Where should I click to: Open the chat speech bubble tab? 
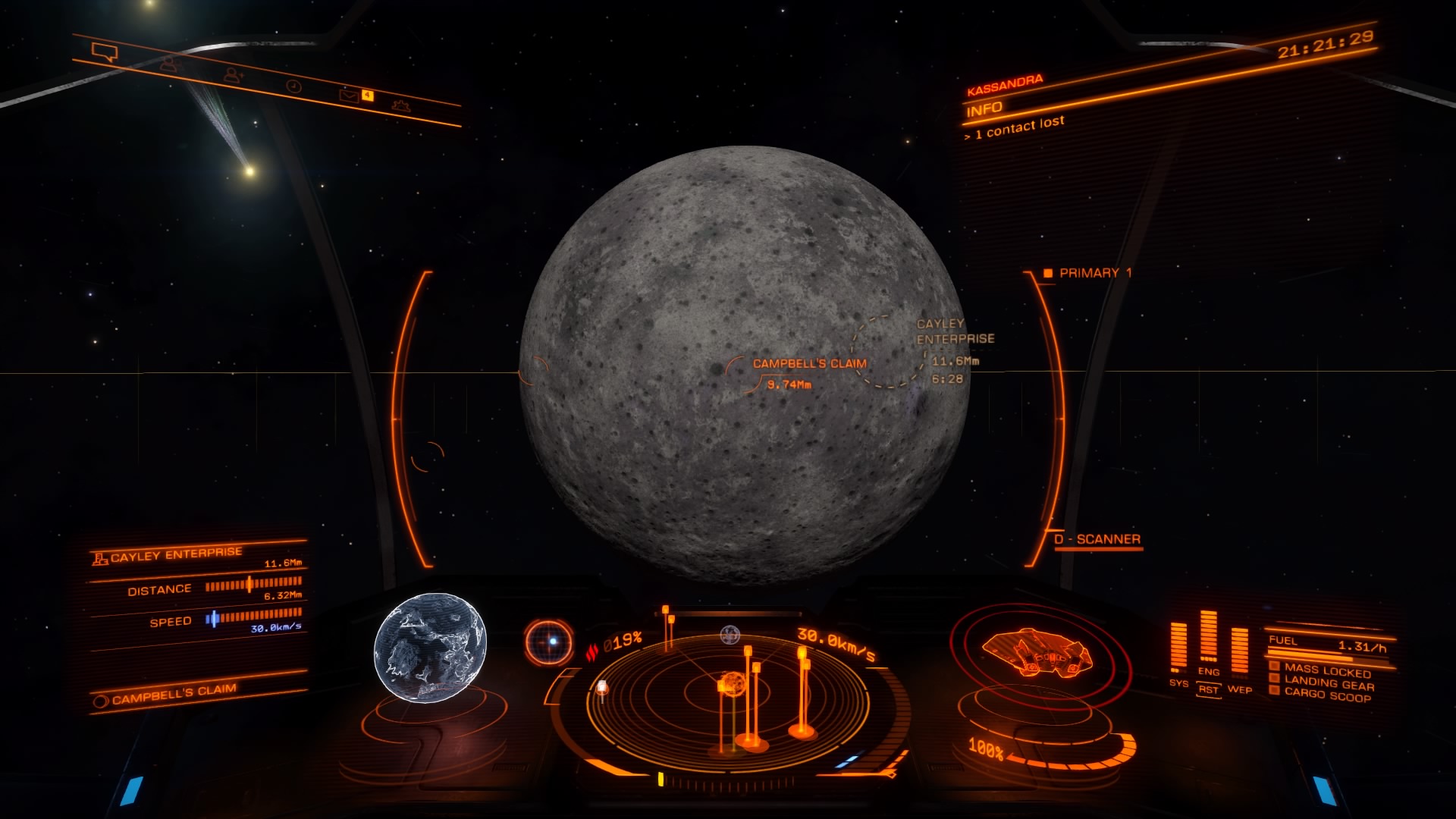coord(105,52)
